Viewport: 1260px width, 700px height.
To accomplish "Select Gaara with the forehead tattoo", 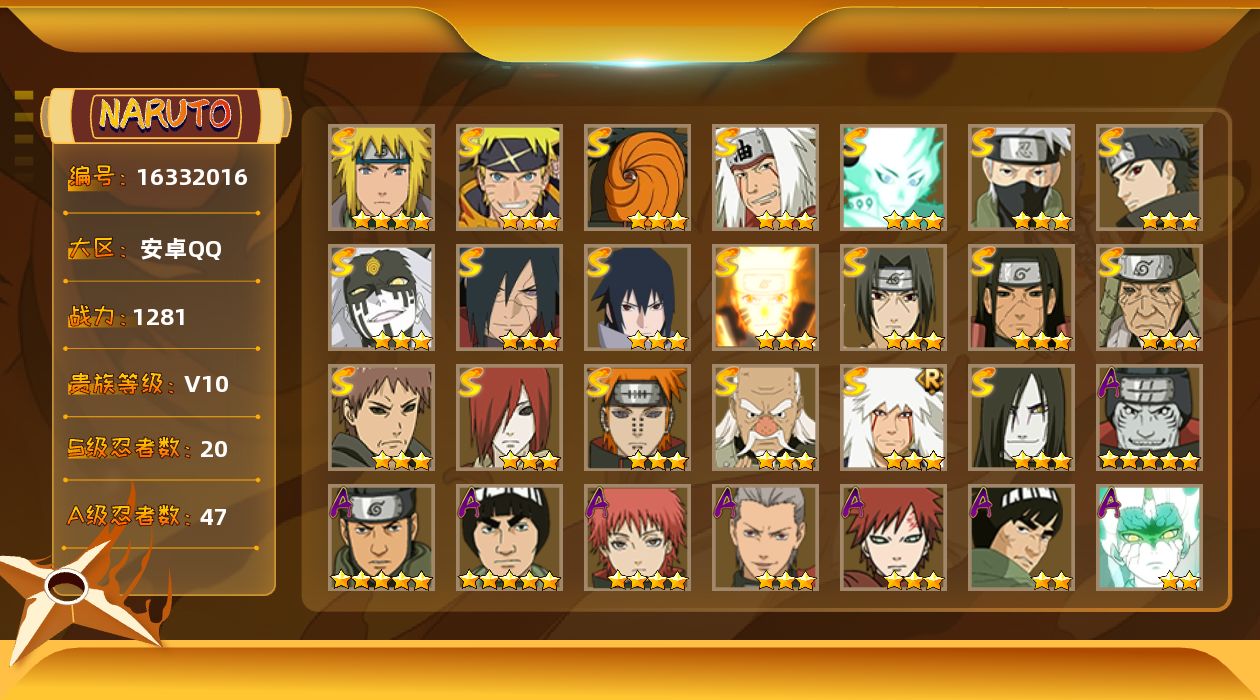I will point(893,537).
